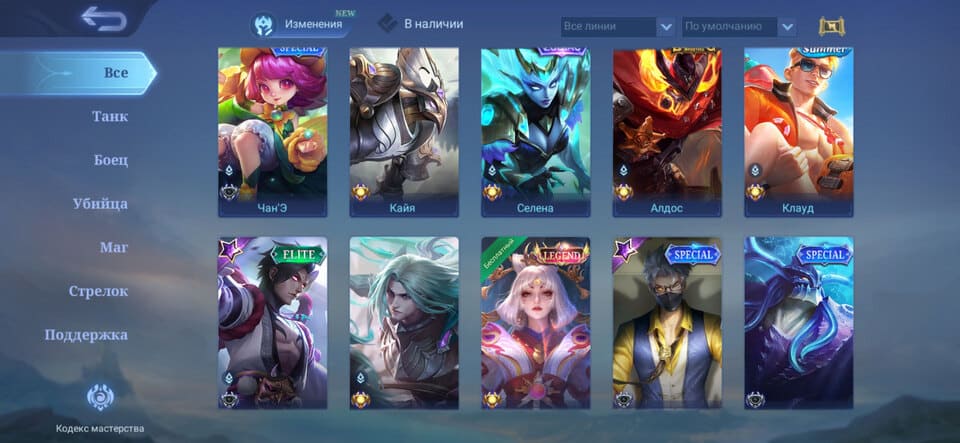Image resolution: width=960 pixels, height=443 pixels.
Task: Pick the Селена hero card
Action: coord(535,130)
